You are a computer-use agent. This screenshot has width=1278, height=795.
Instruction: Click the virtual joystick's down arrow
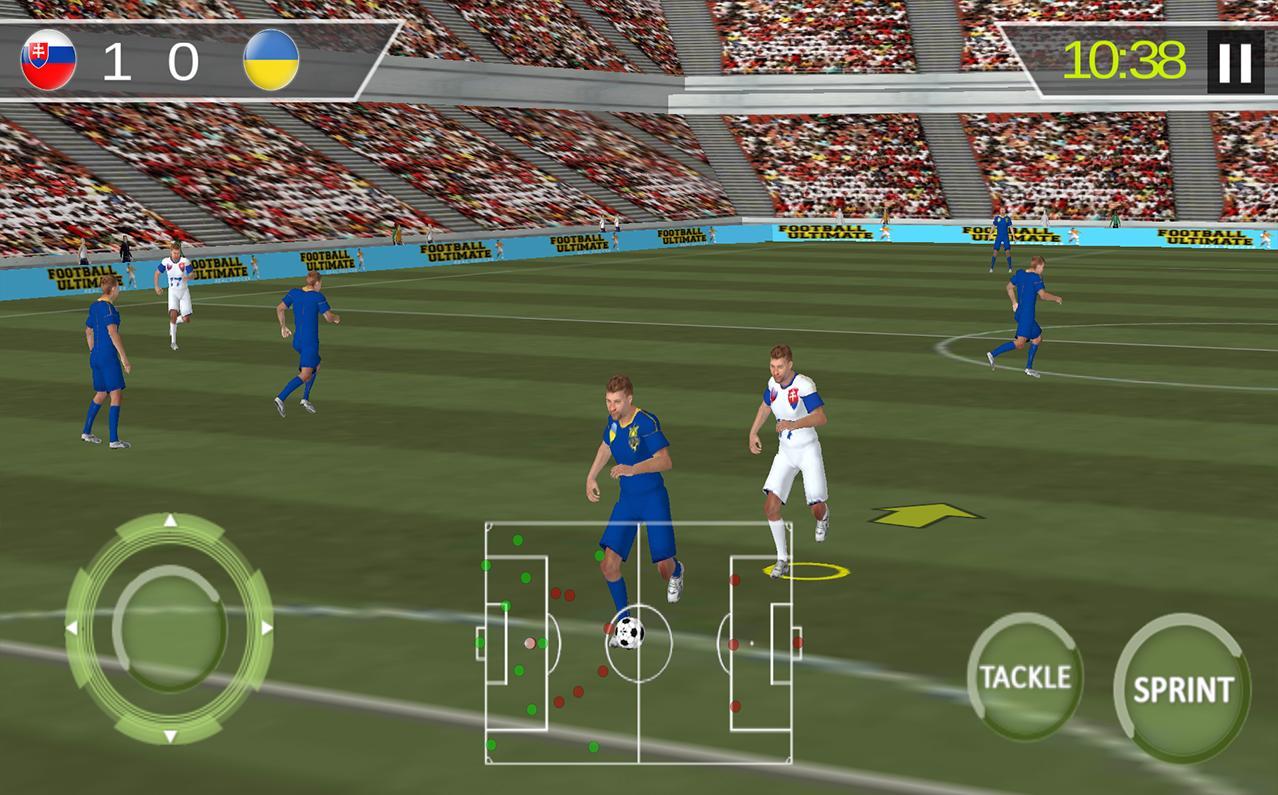170,736
